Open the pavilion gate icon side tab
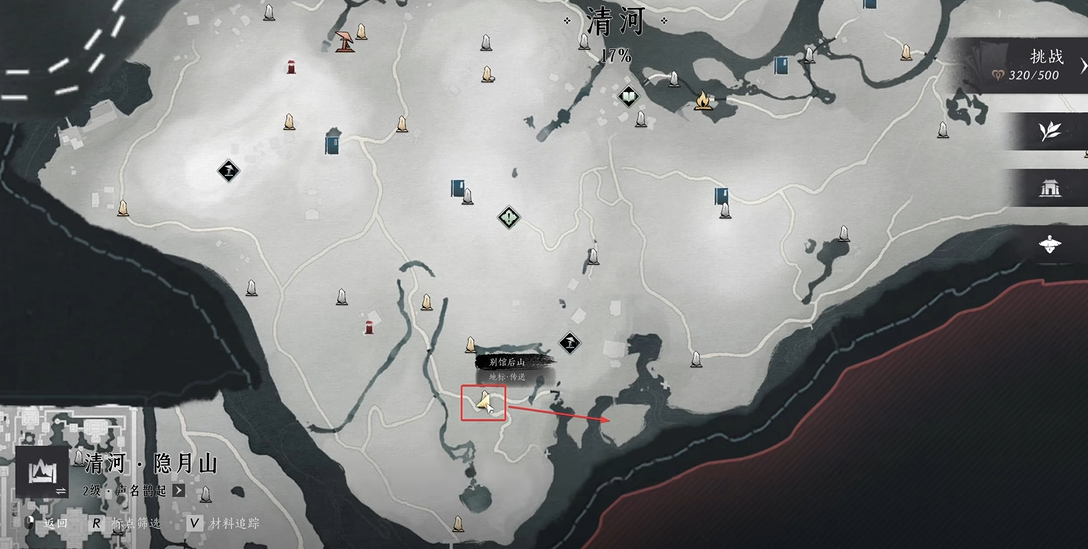This screenshot has width=1088, height=549. (x=1049, y=187)
